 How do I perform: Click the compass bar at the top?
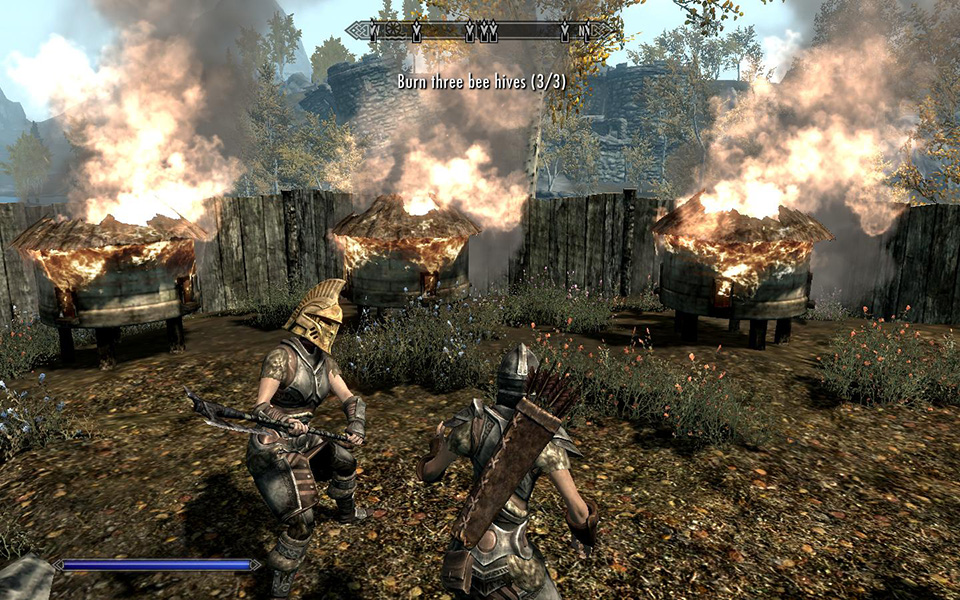pyautogui.click(x=480, y=32)
